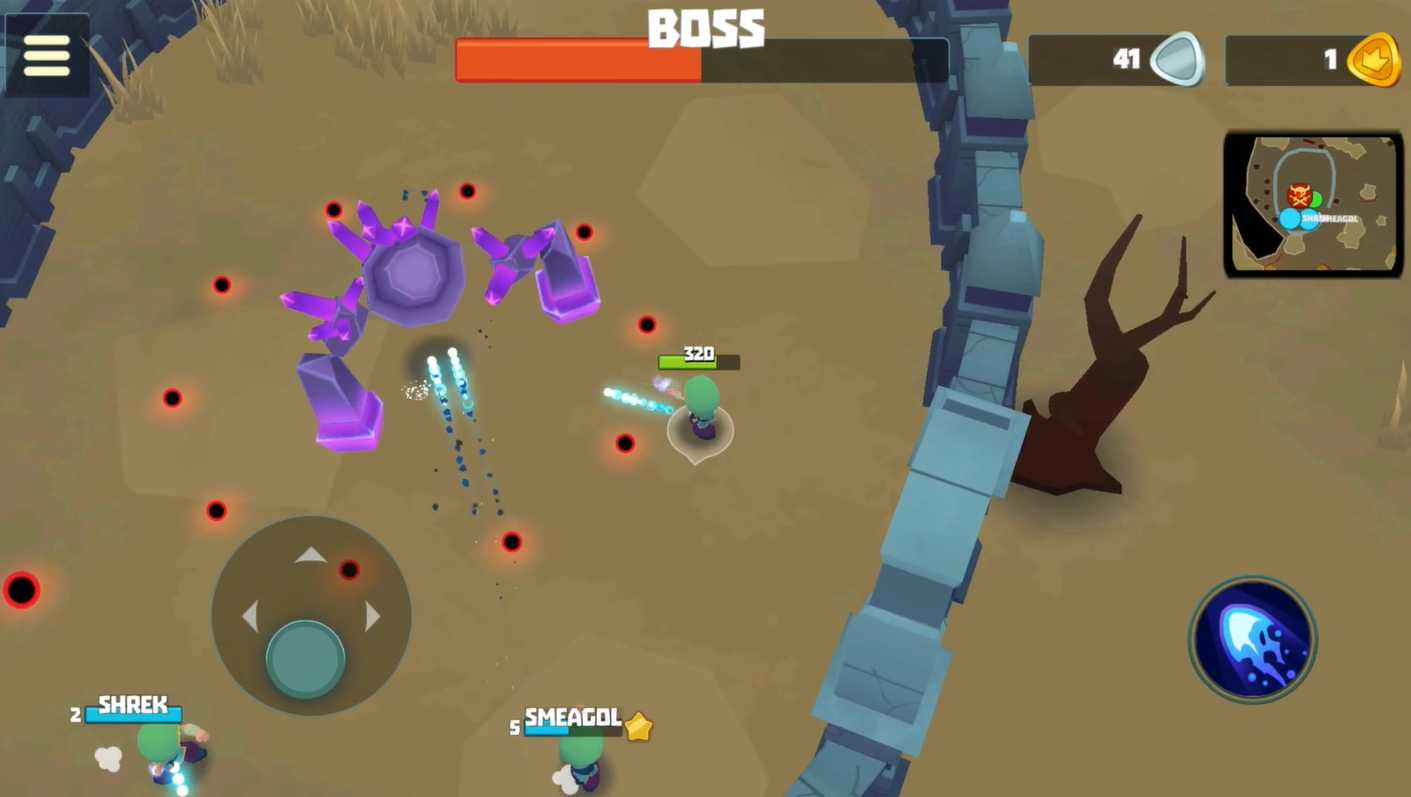The image size is (1411, 797).
Task: Tap the virtual joystick's up arrow
Action: coord(311,555)
